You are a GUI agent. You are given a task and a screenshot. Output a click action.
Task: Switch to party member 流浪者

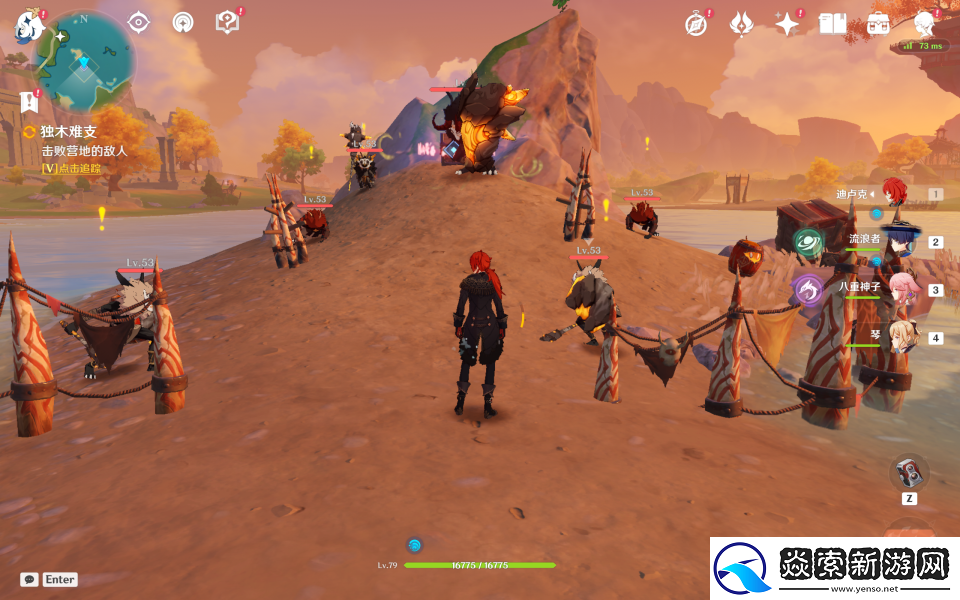tap(898, 241)
